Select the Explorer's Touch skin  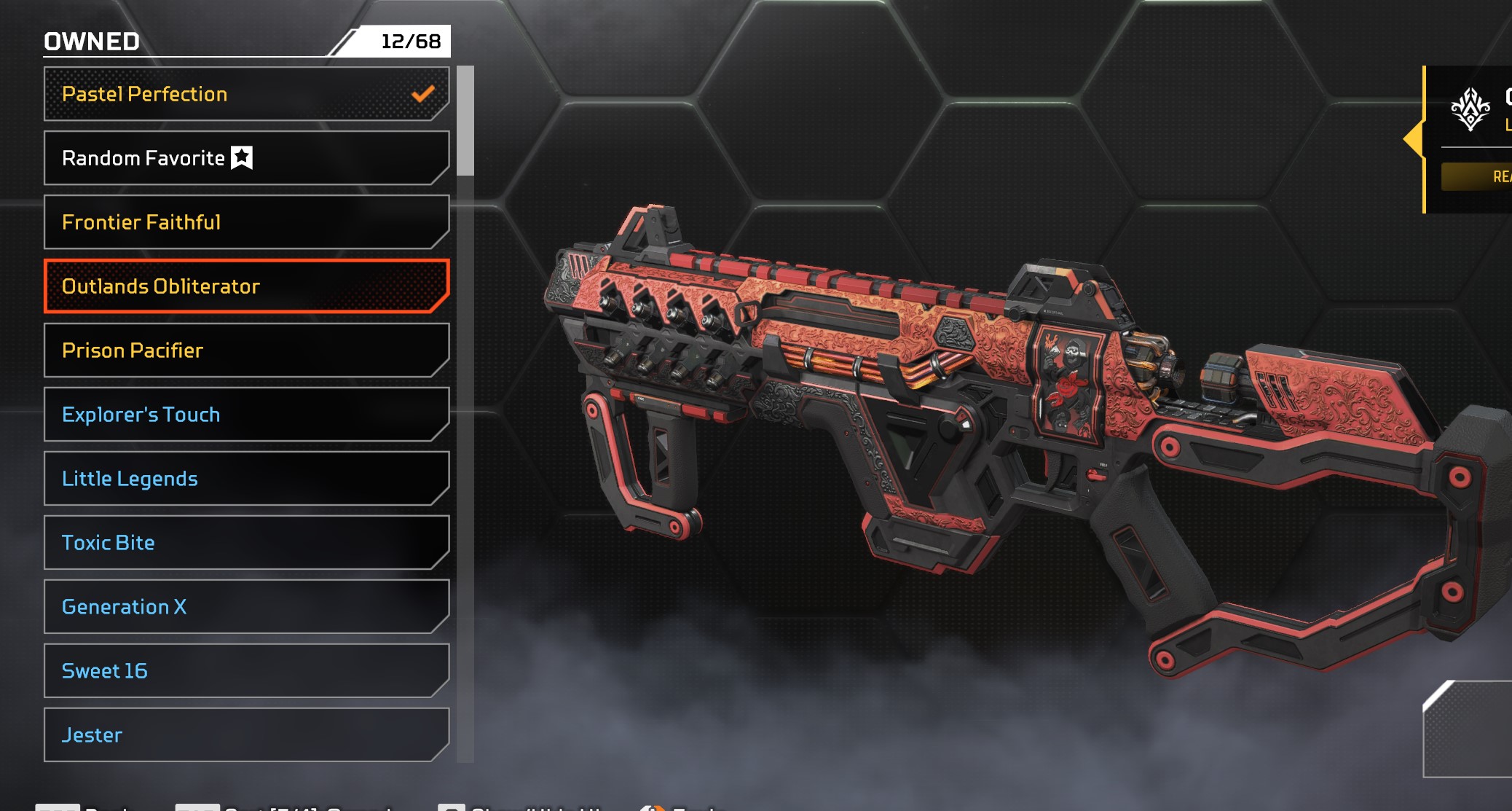point(246,415)
